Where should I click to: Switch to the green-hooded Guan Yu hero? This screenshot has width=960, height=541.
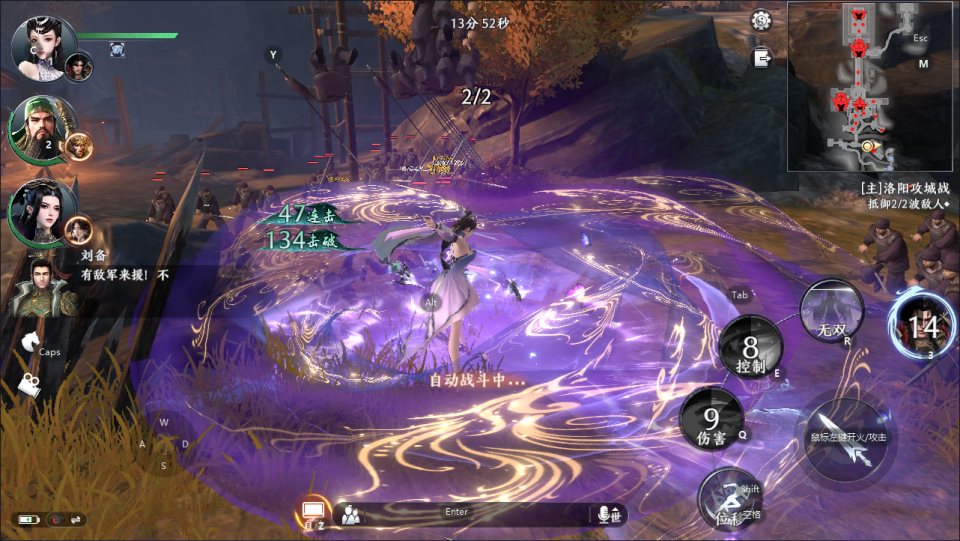37,128
